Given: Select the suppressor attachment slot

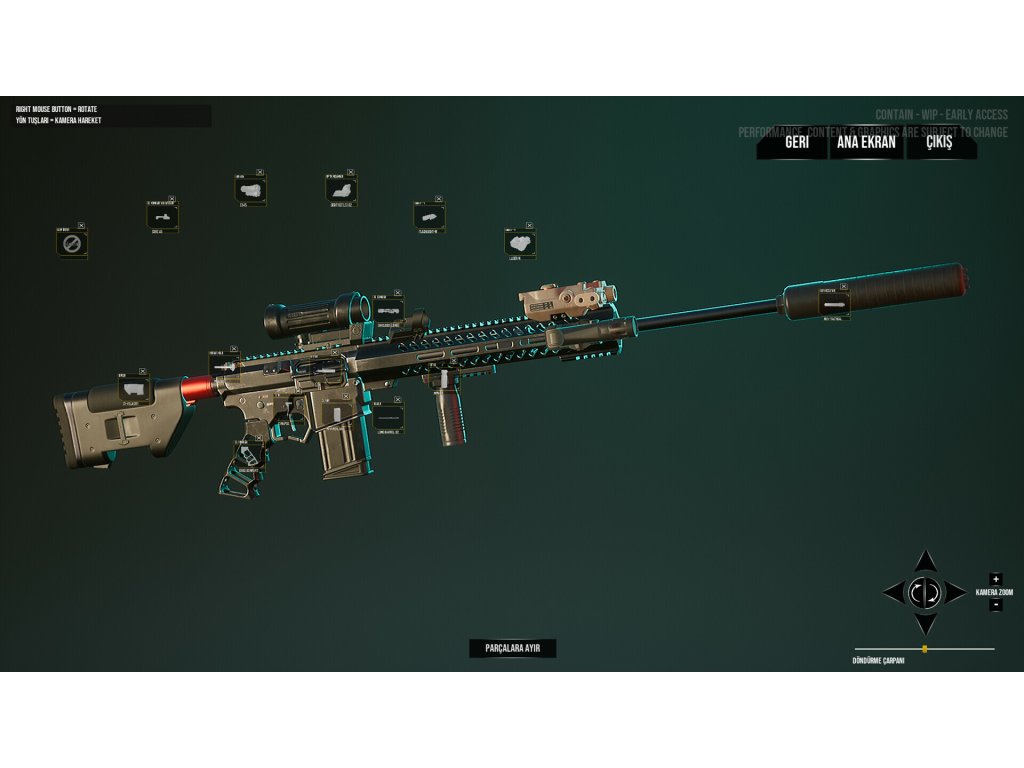Looking at the screenshot, I should coord(833,303).
